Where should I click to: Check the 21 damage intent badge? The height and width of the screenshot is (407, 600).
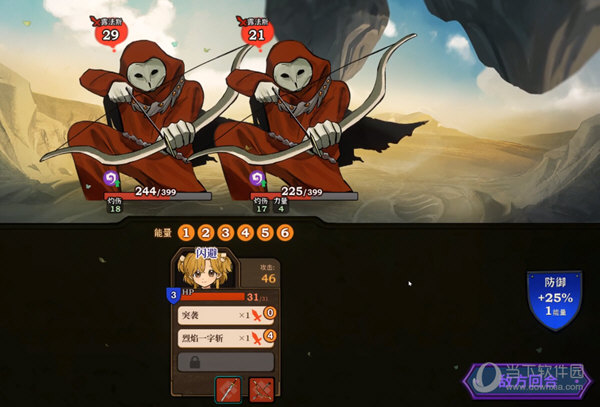coord(256,34)
